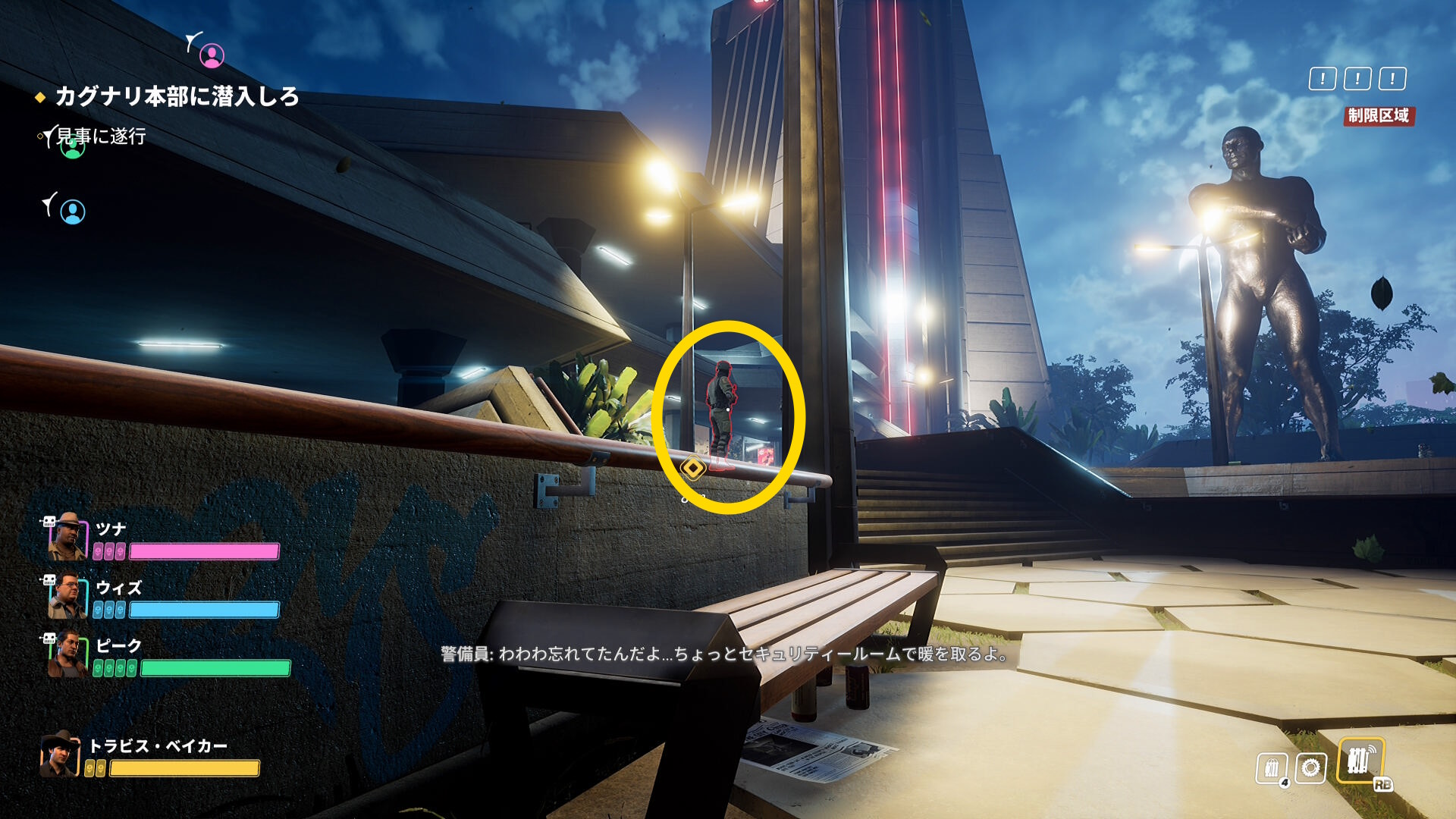
Task: Choose ウィズ's crew portrait
Action: point(67,597)
